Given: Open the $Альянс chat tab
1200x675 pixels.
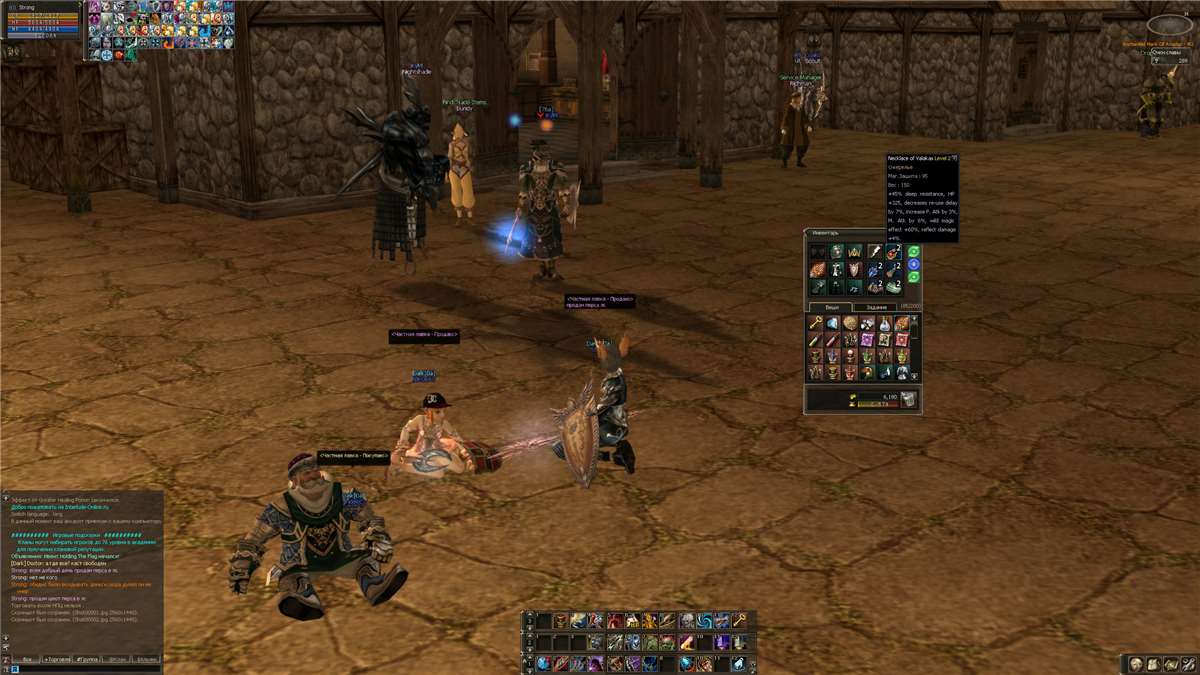Looking at the screenshot, I should 146,660.
